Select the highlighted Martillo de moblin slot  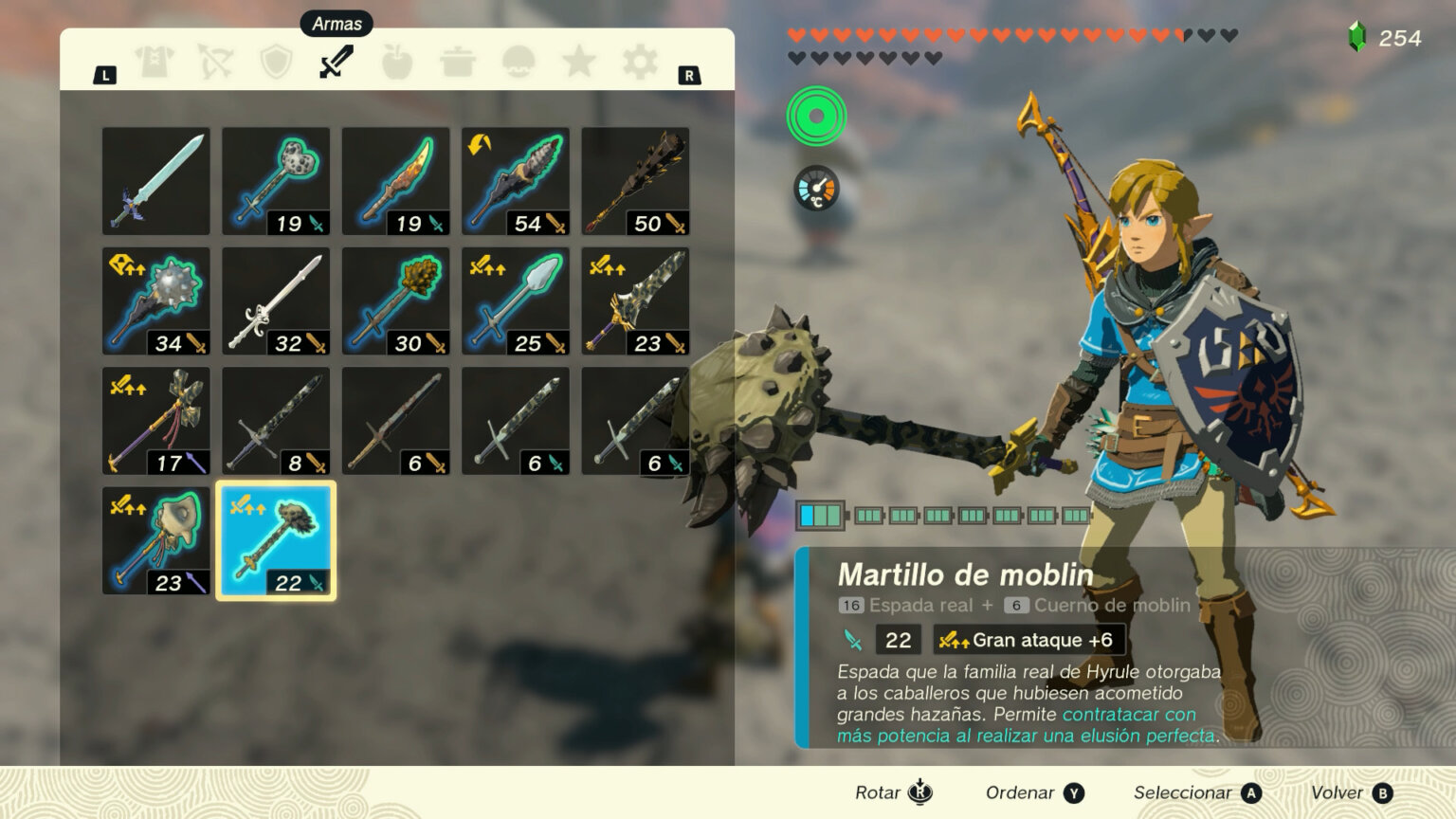coord(276,541)
